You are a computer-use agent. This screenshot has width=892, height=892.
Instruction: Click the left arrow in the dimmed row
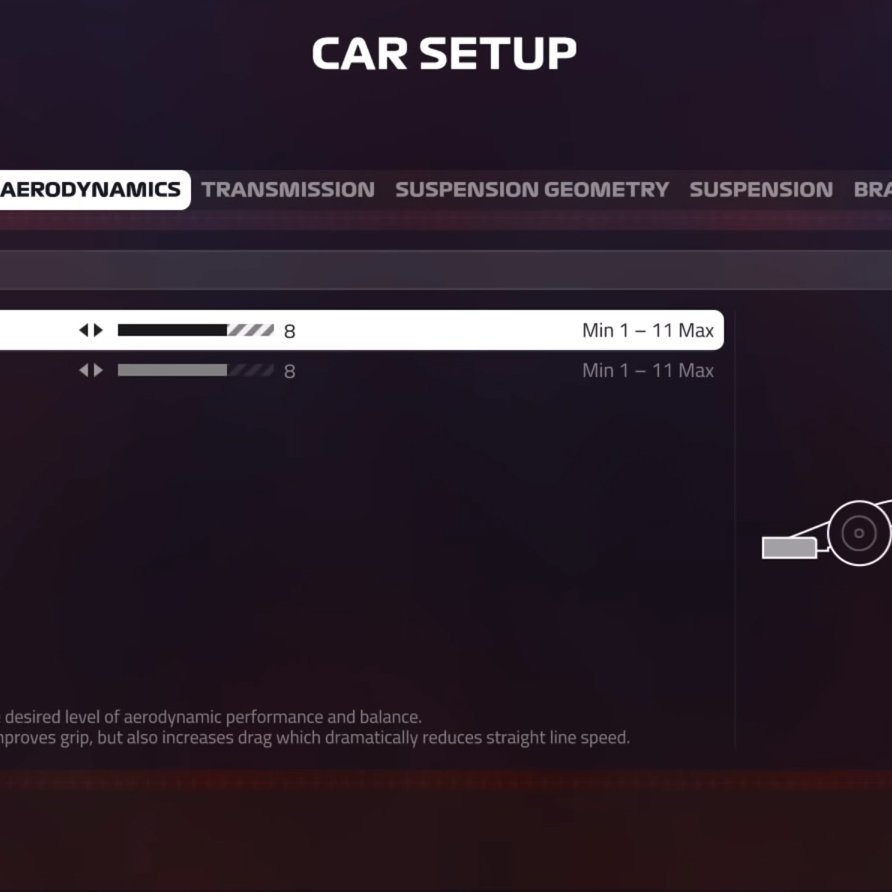(x=84, y=371)
